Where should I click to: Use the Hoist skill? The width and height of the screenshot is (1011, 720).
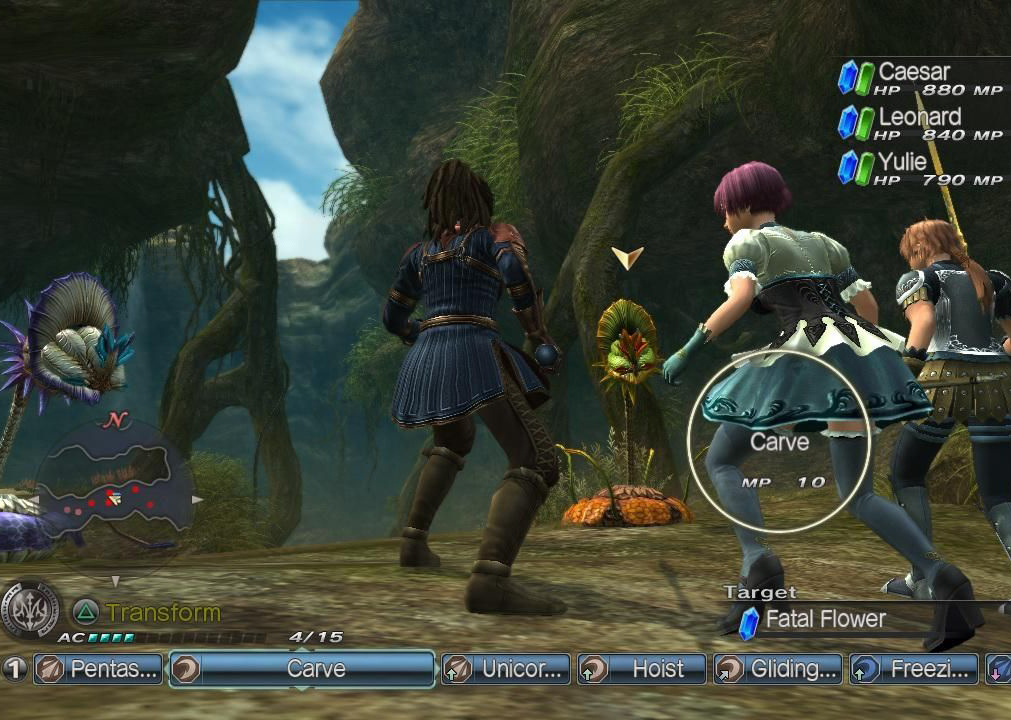[x=641, y=668]
